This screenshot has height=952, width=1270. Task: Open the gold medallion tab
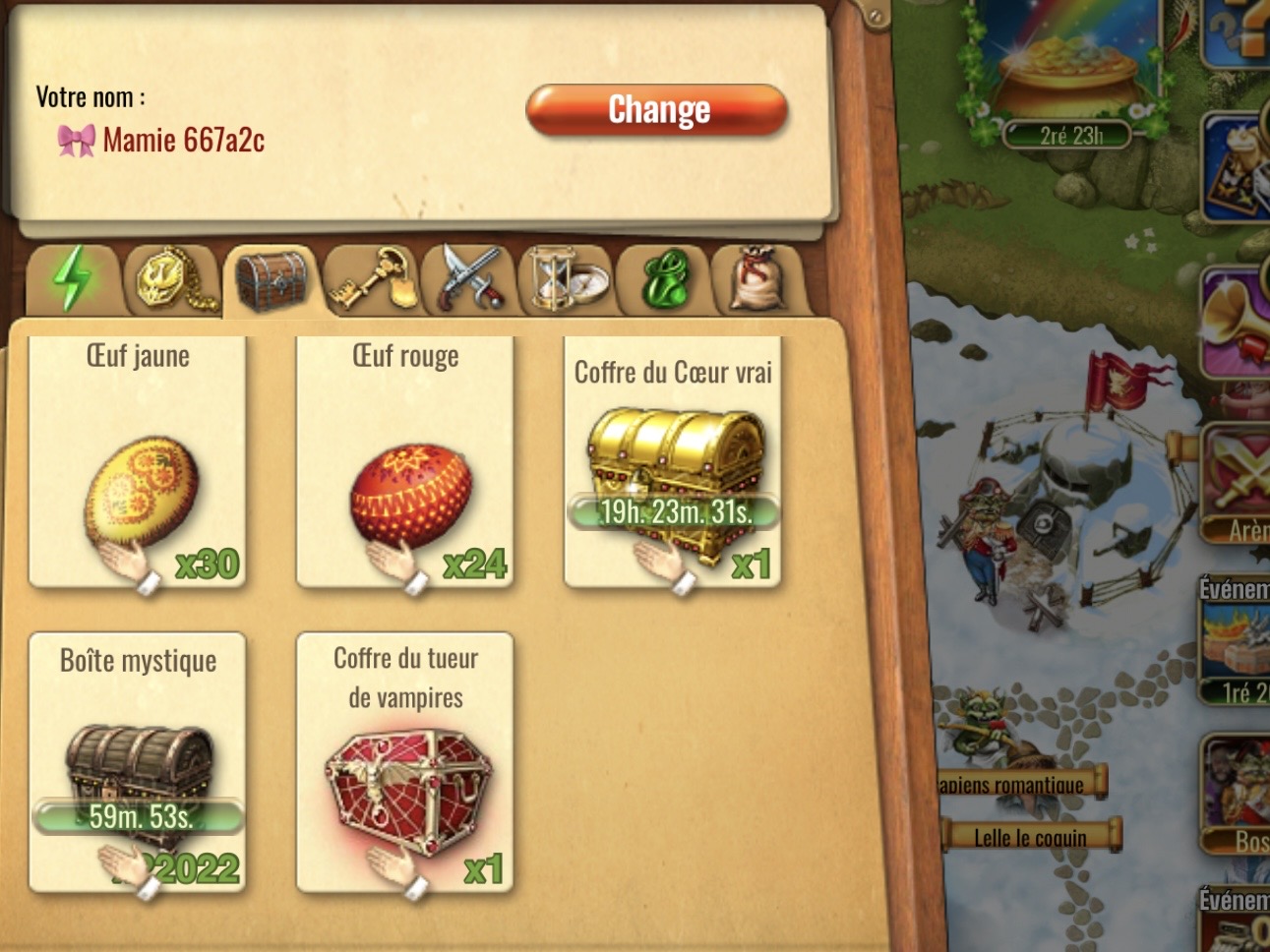pyautogui.click(x=171, y=279)
